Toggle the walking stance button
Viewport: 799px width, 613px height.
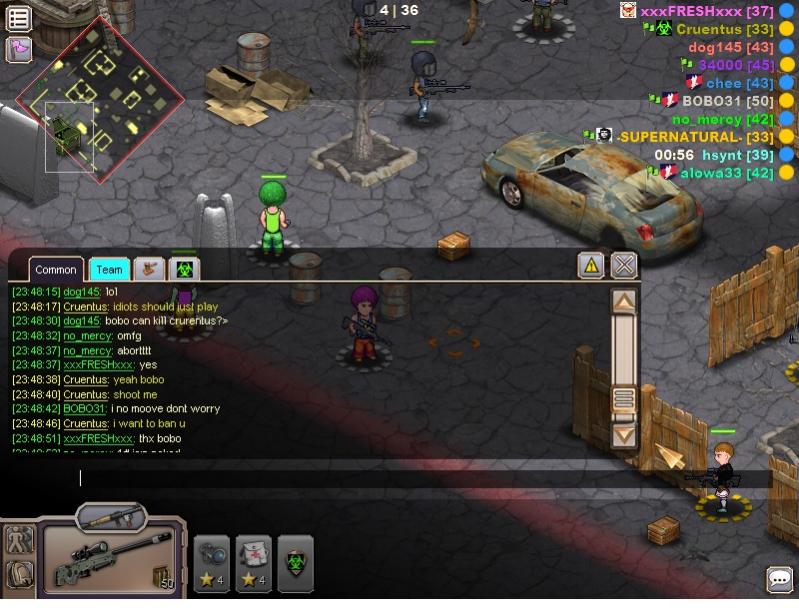coord(19,540)
